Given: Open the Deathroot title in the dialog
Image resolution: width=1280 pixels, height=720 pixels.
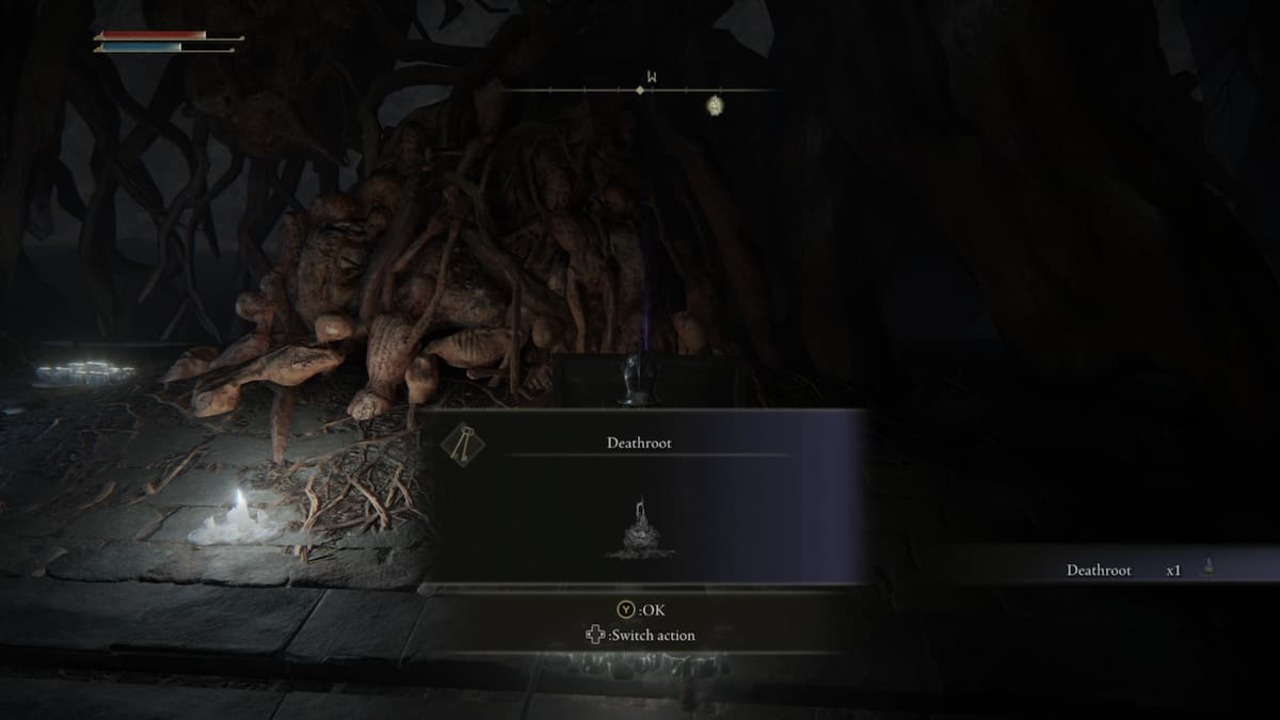Looking at the screenshot, I should tap(640, 442).
